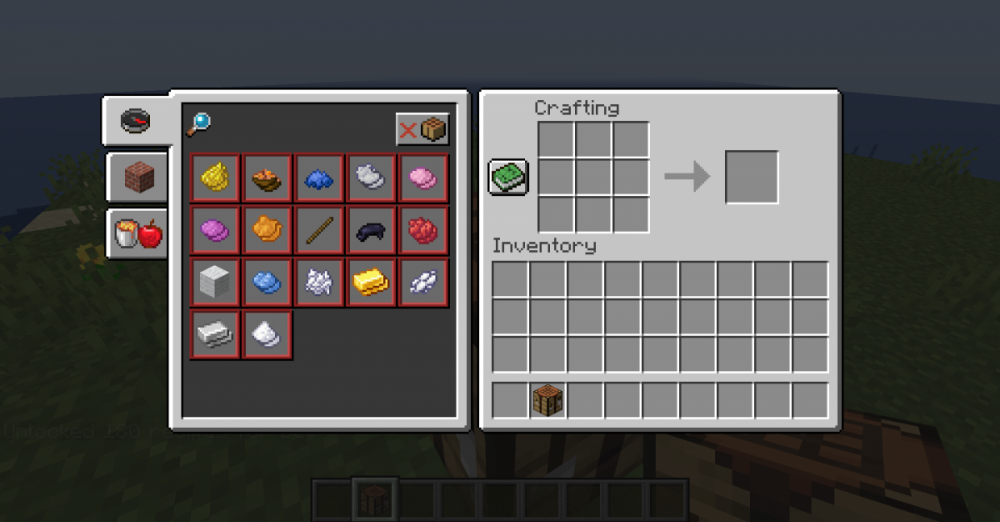1000x522 pixels.
Task: Toggle the craftable-only filter button
Action: (422, 129)
